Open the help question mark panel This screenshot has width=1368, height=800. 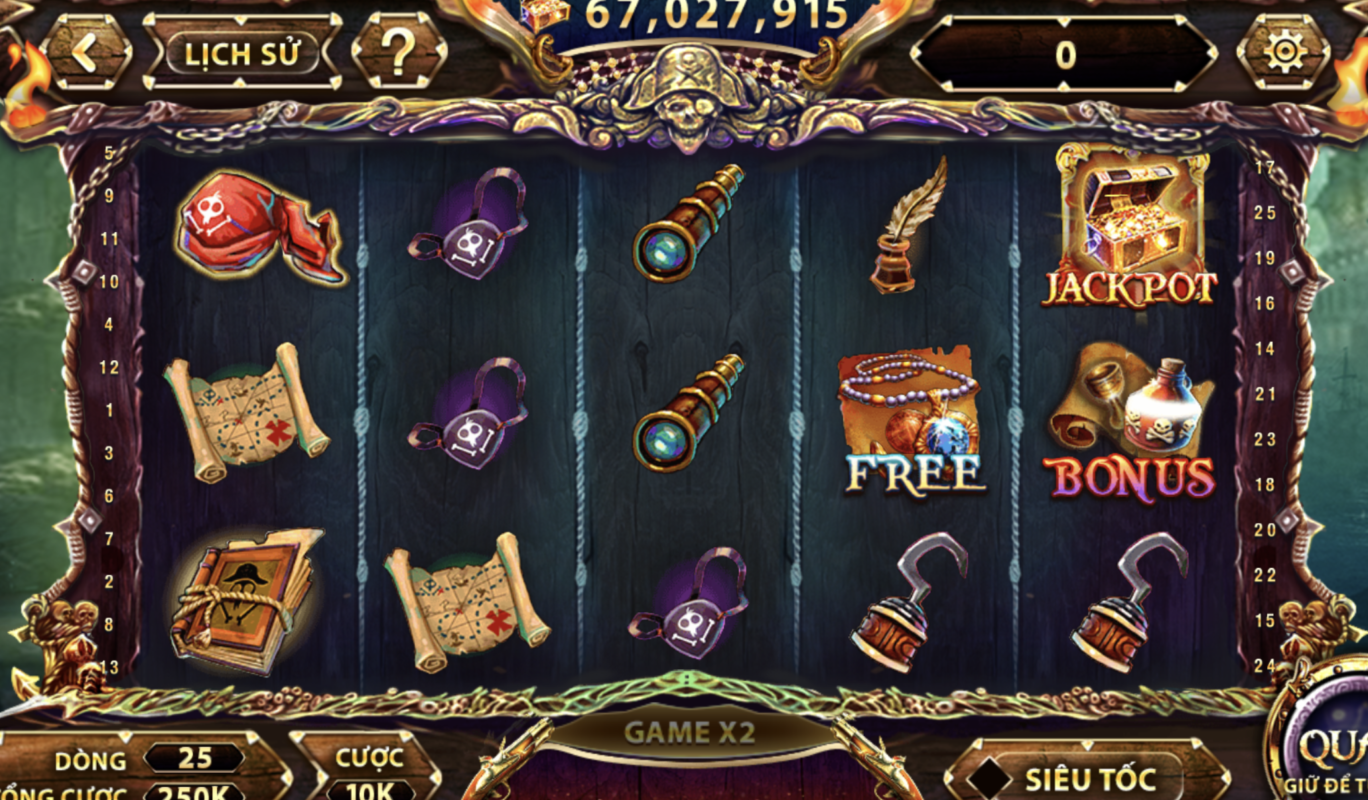click(x=399, y=53)
